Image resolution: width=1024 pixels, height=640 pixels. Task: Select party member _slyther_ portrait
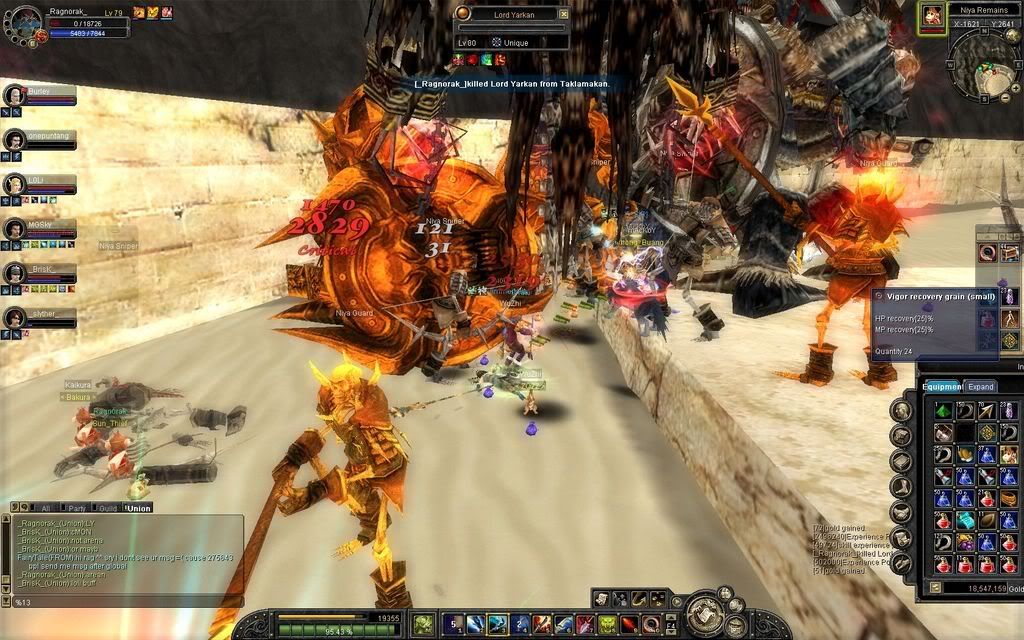tap(14, 318)
